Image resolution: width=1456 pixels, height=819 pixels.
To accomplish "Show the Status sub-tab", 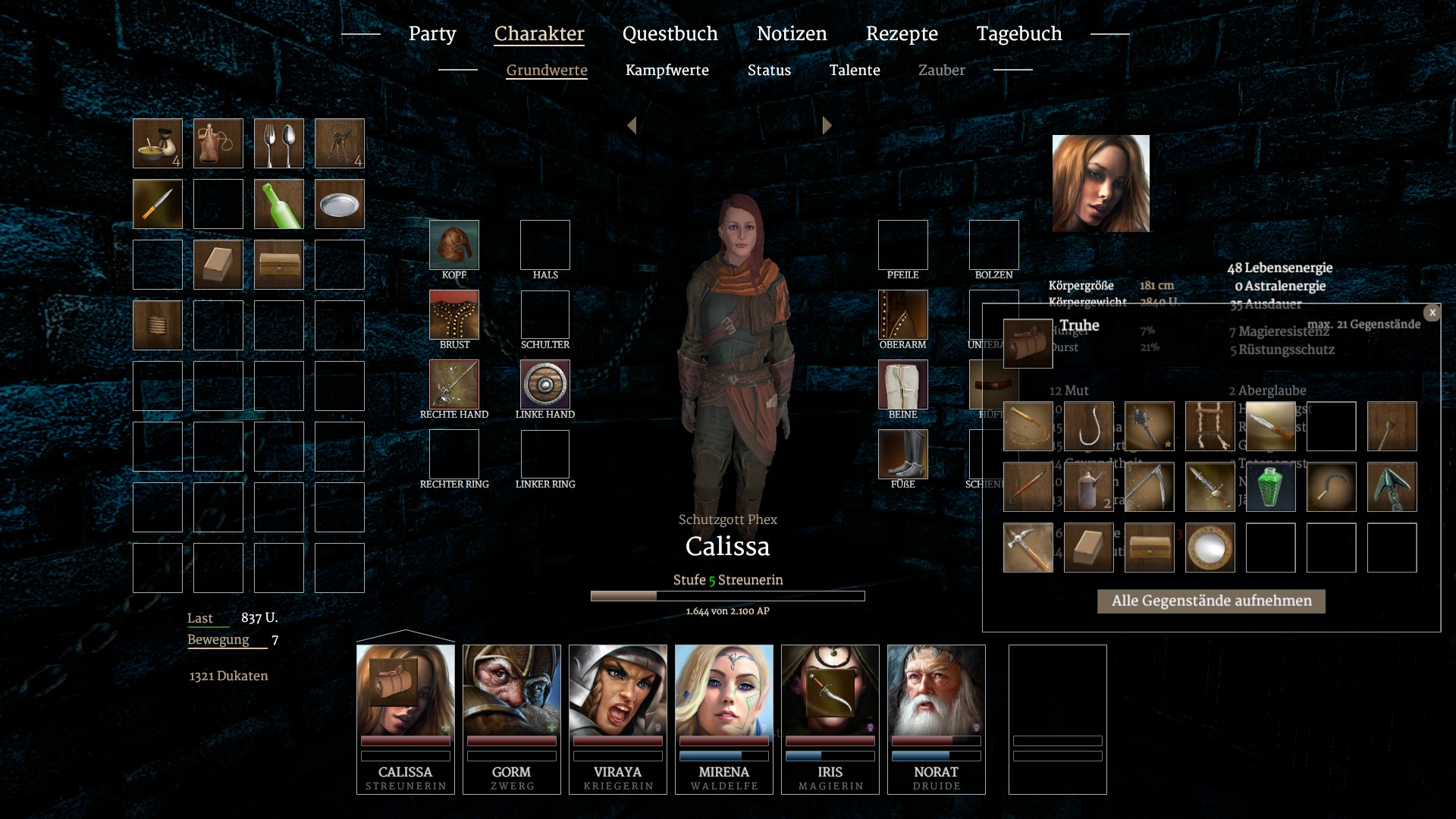I will (x=769, y=71).
